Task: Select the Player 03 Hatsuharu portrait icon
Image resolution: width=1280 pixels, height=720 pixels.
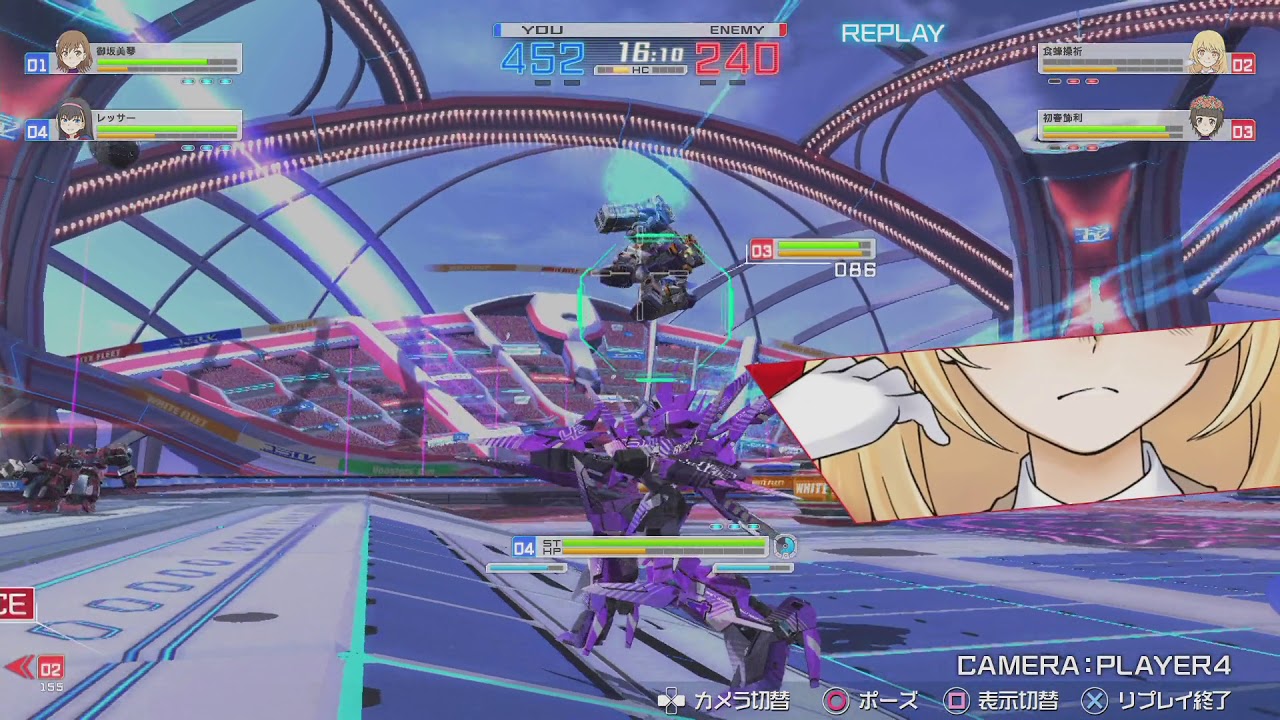Action: [x=1205, y=121]
